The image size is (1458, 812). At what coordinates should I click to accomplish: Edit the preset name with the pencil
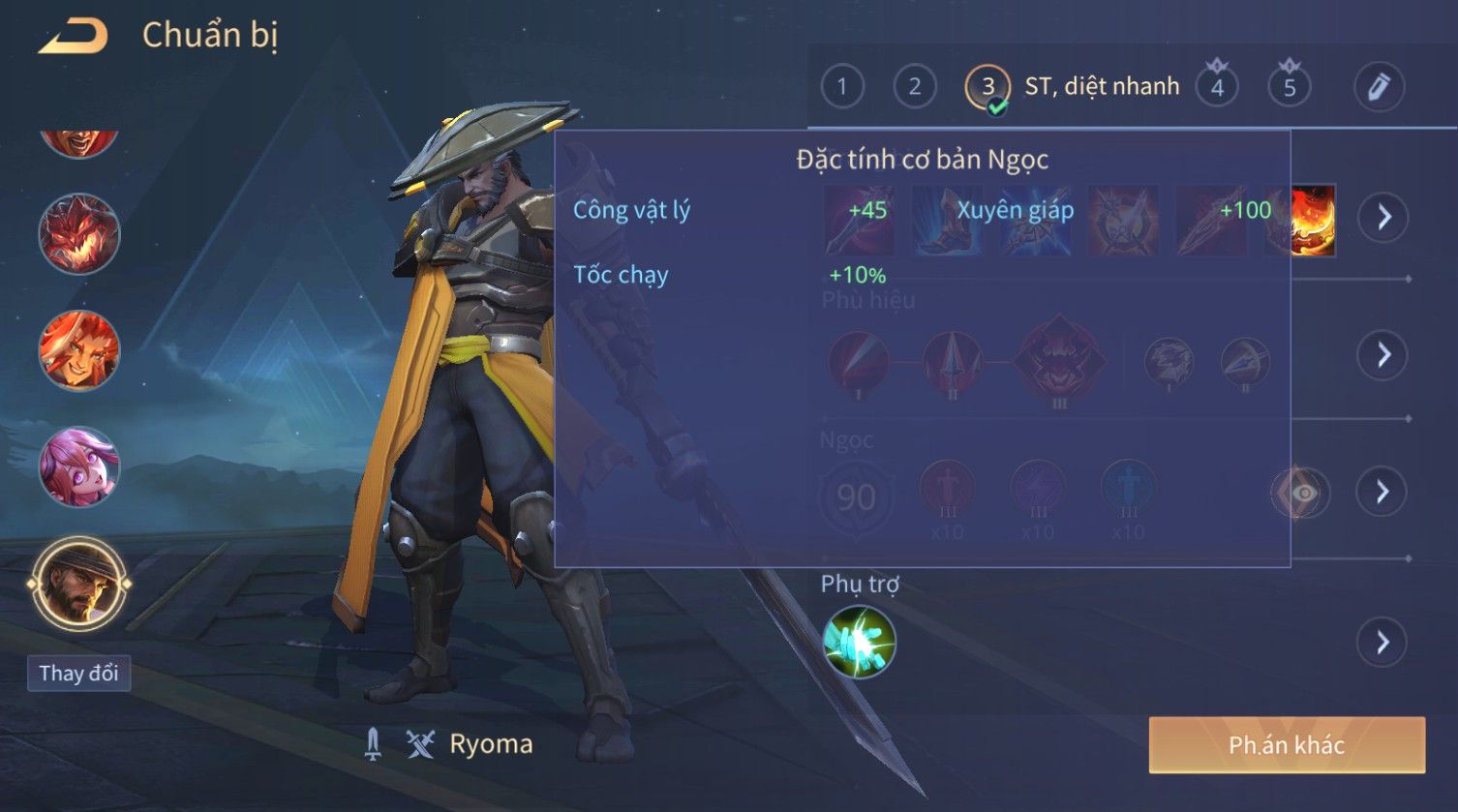[1379, 87]
